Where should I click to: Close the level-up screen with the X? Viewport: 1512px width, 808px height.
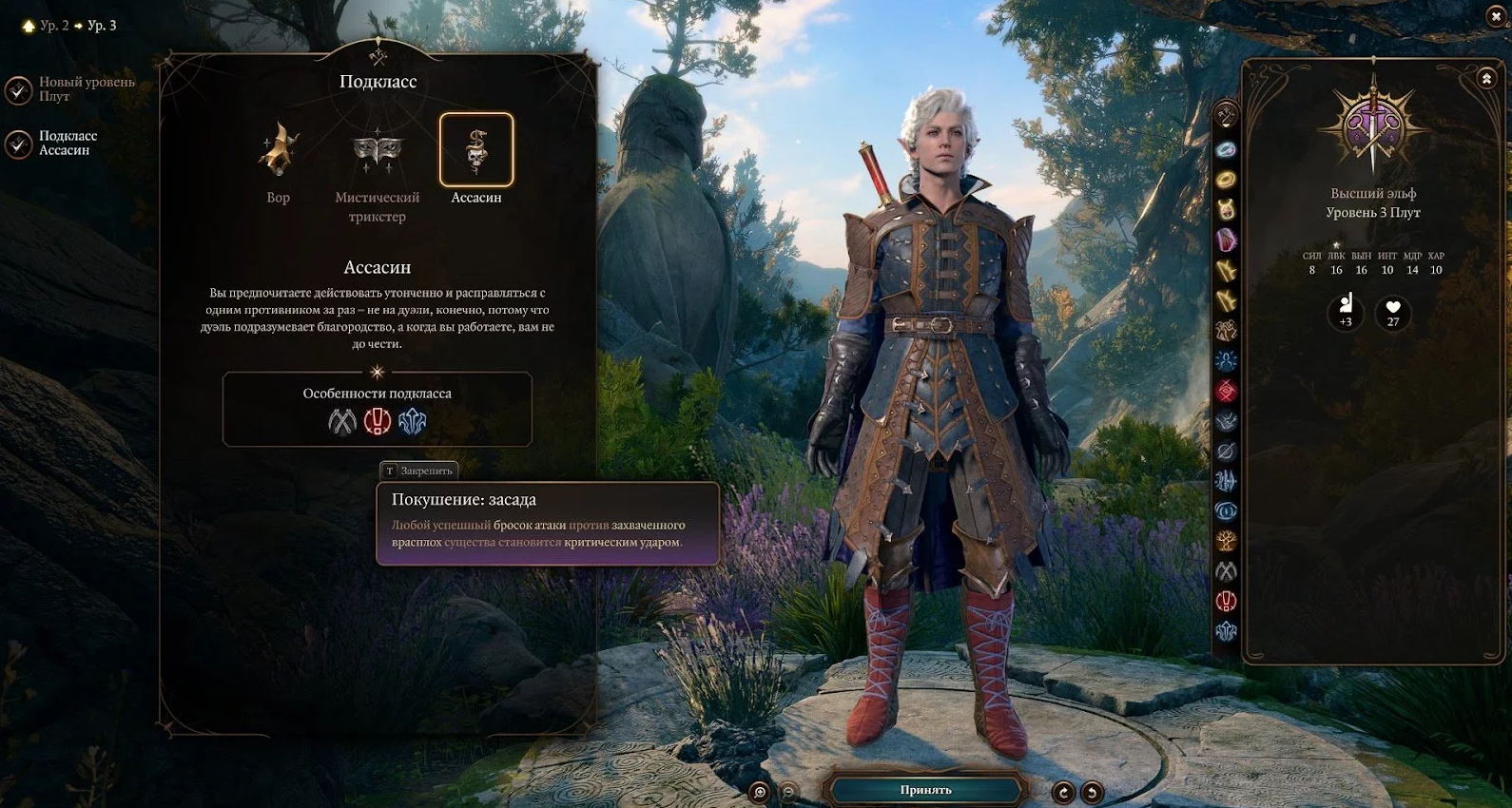[1495, 16]
